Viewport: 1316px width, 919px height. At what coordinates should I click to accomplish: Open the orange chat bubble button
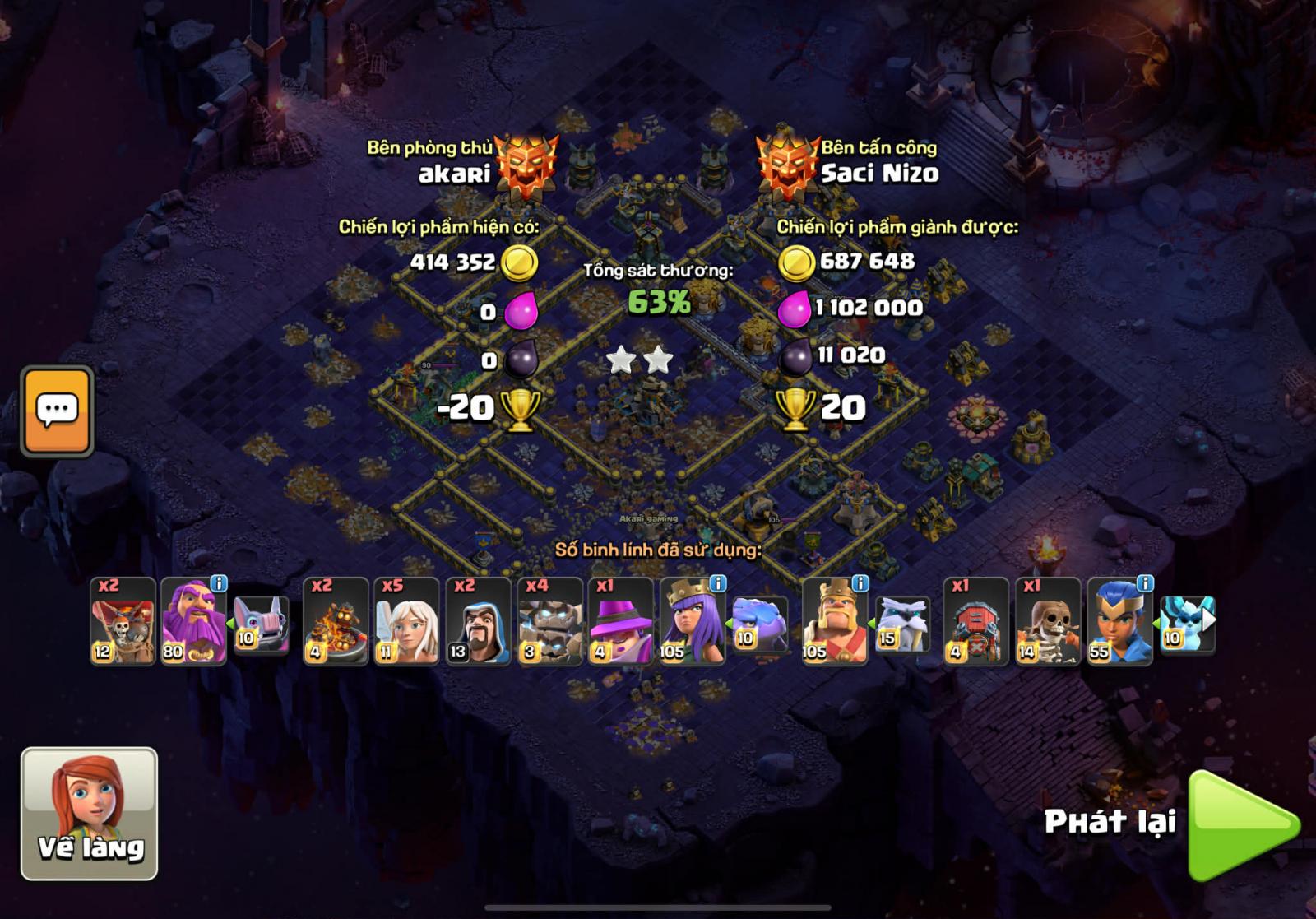click(x=57, y=411)
